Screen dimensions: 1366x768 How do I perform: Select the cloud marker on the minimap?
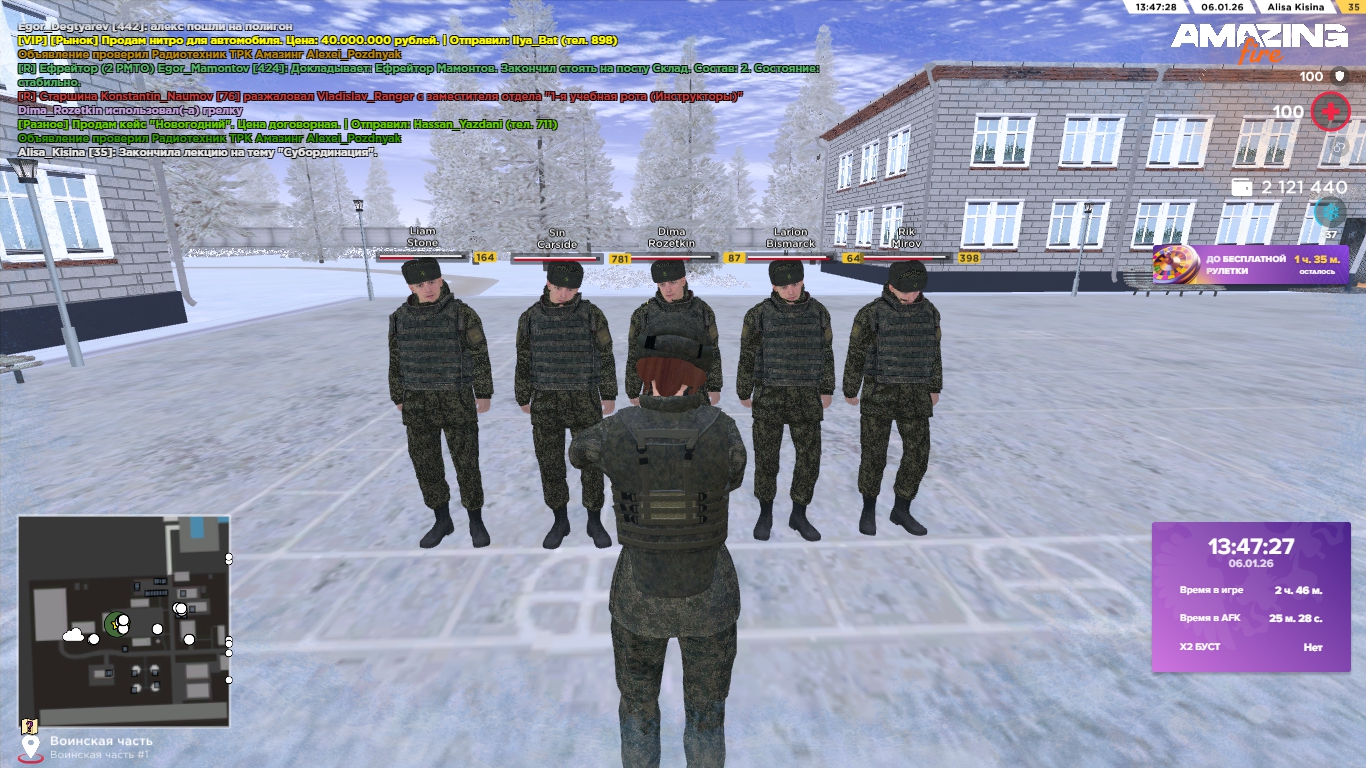coord(73,635)
